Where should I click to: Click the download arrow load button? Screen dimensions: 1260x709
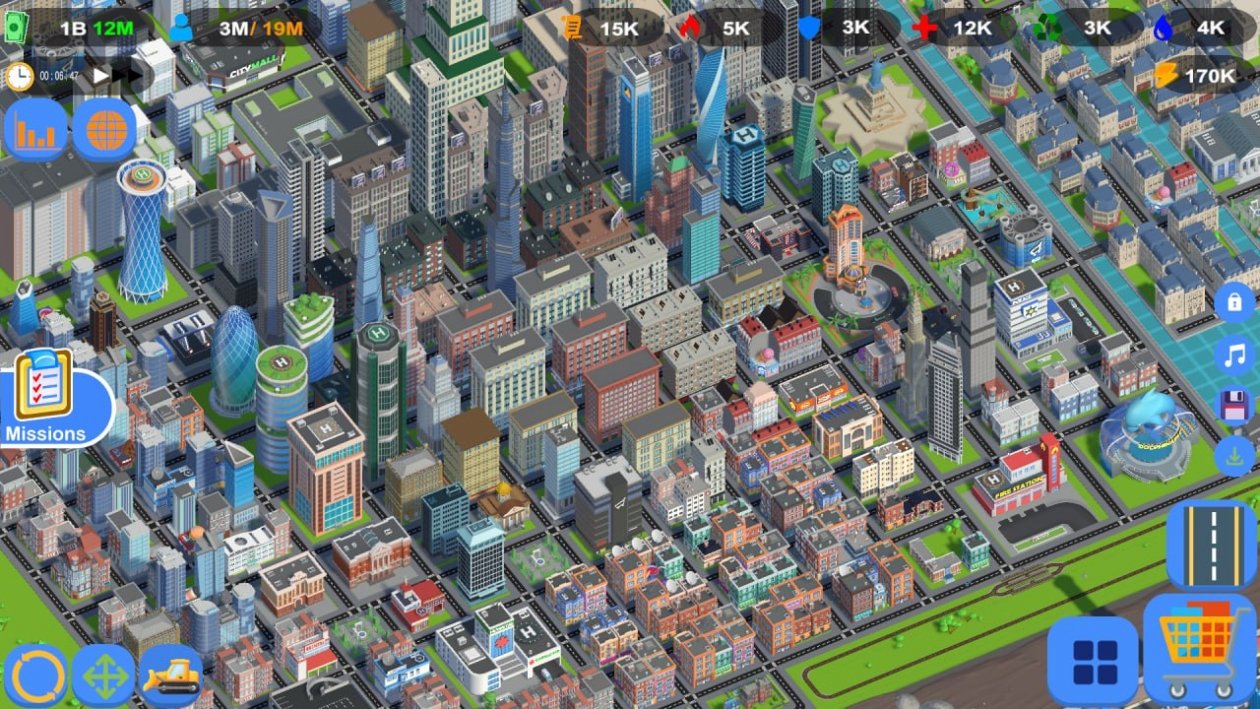coord(1234,457)
